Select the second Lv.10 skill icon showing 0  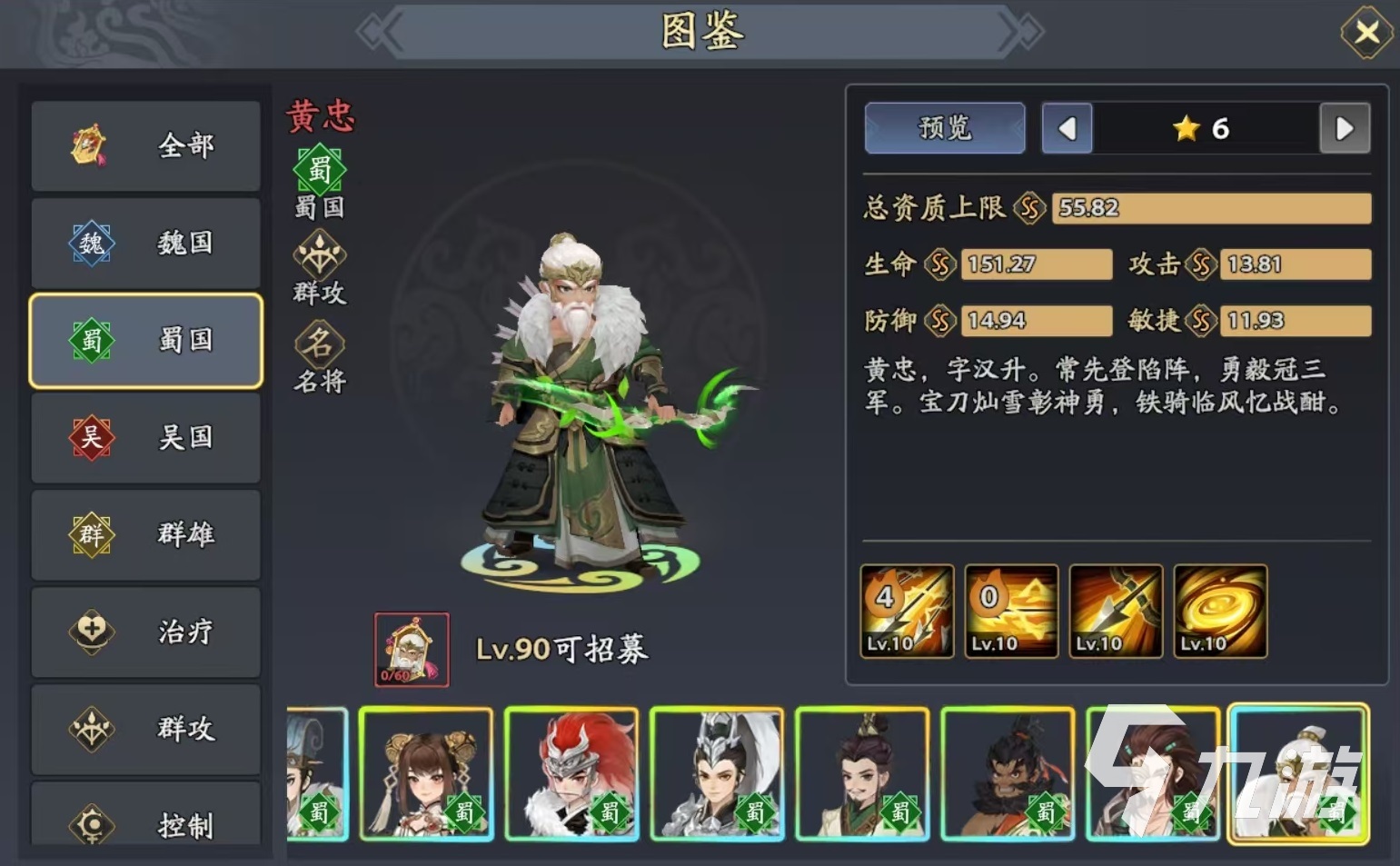tap(1010, 611)
